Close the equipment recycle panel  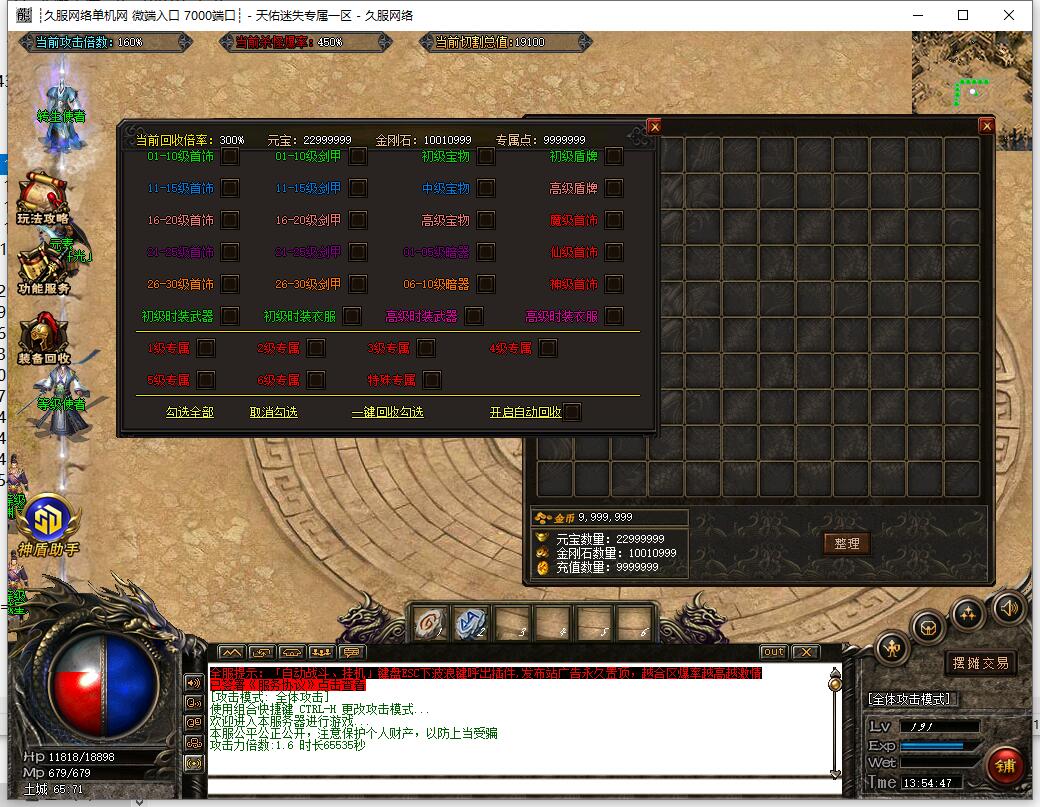[654, 127]
